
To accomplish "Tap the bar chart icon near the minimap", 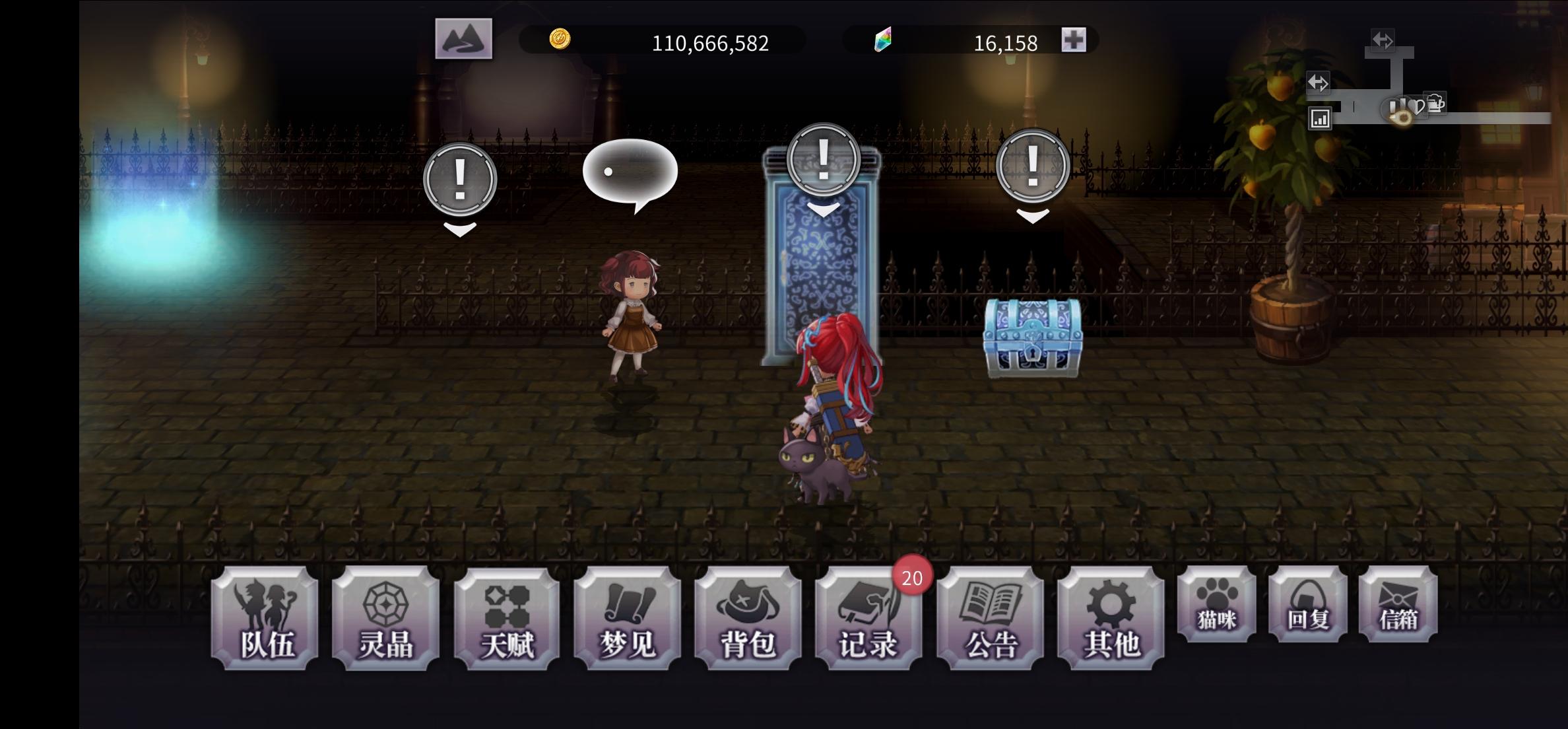I will click(1321, 118).
